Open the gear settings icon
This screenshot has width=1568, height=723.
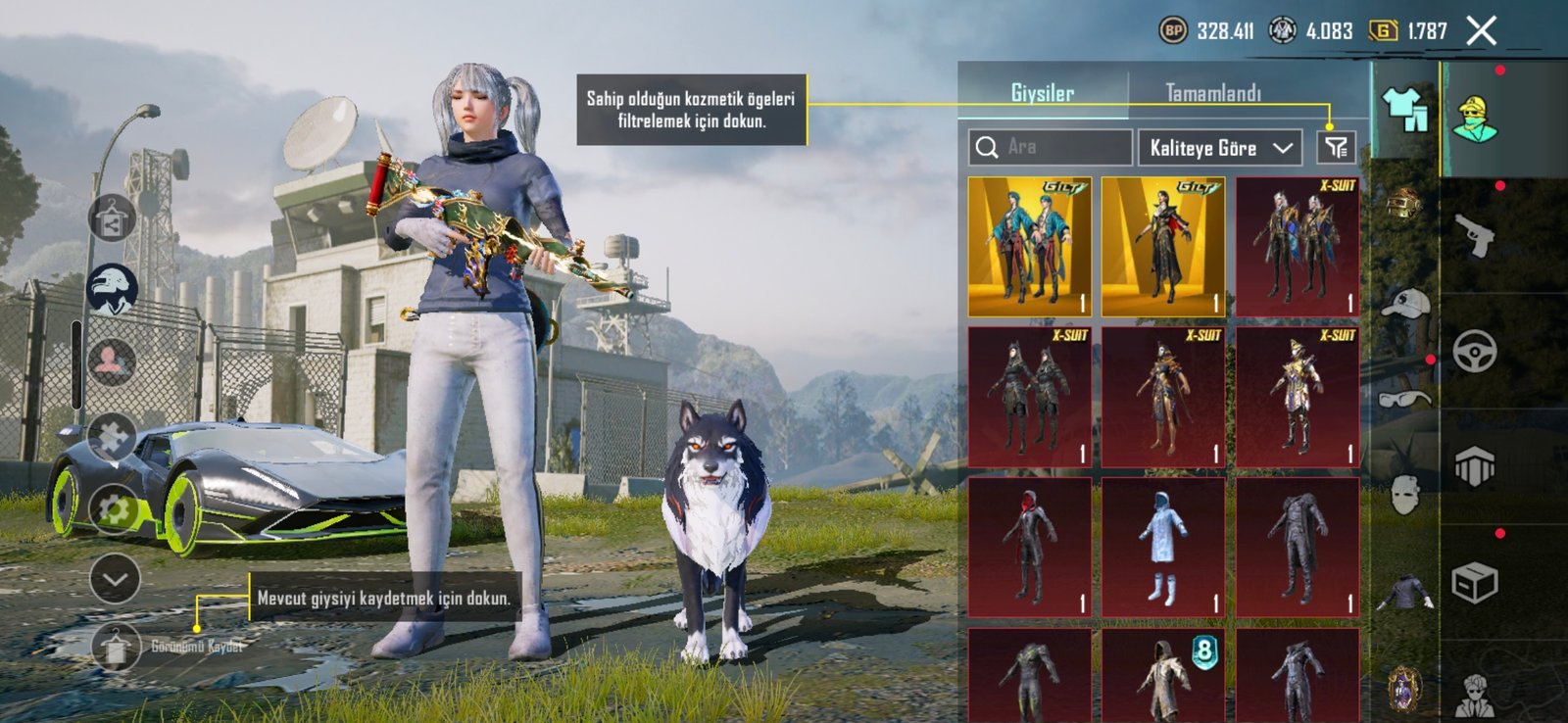click(115, 508)
